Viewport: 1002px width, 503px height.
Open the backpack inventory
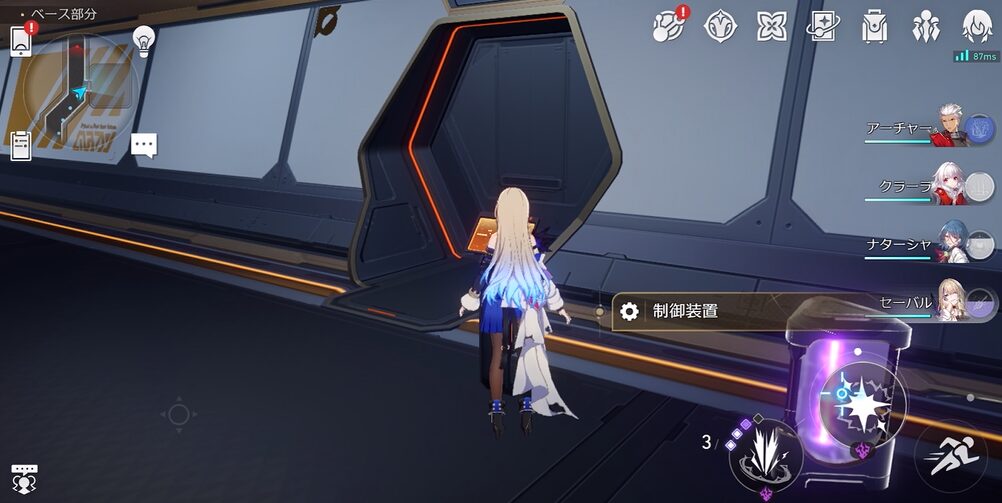pos(875,27)
